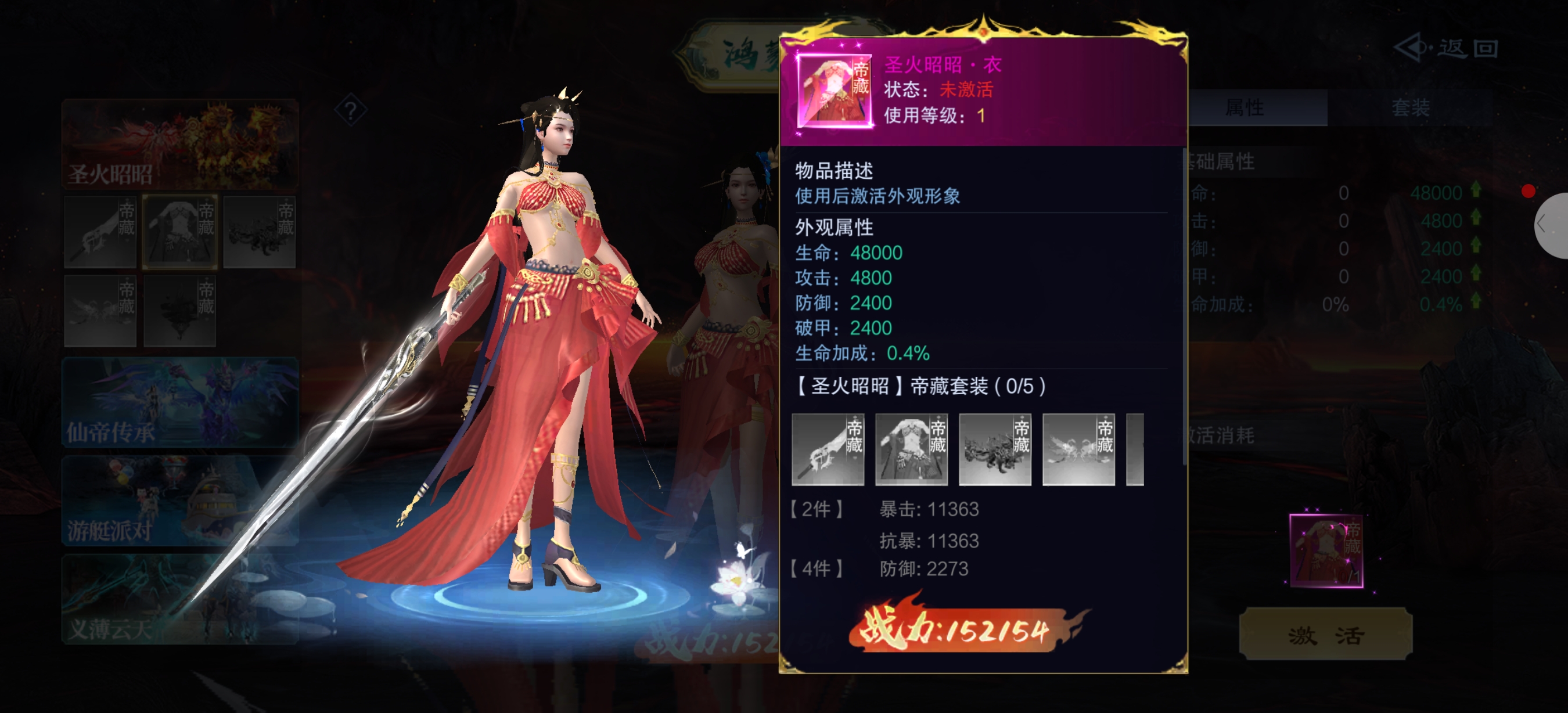Click the sword piece in tooltip set list
1568x713 pixels.
tap(828, 449)
